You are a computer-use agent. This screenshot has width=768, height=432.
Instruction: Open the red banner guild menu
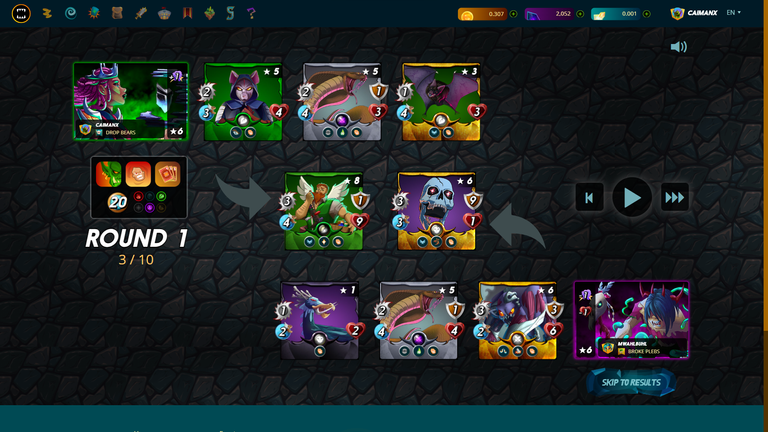186,13
